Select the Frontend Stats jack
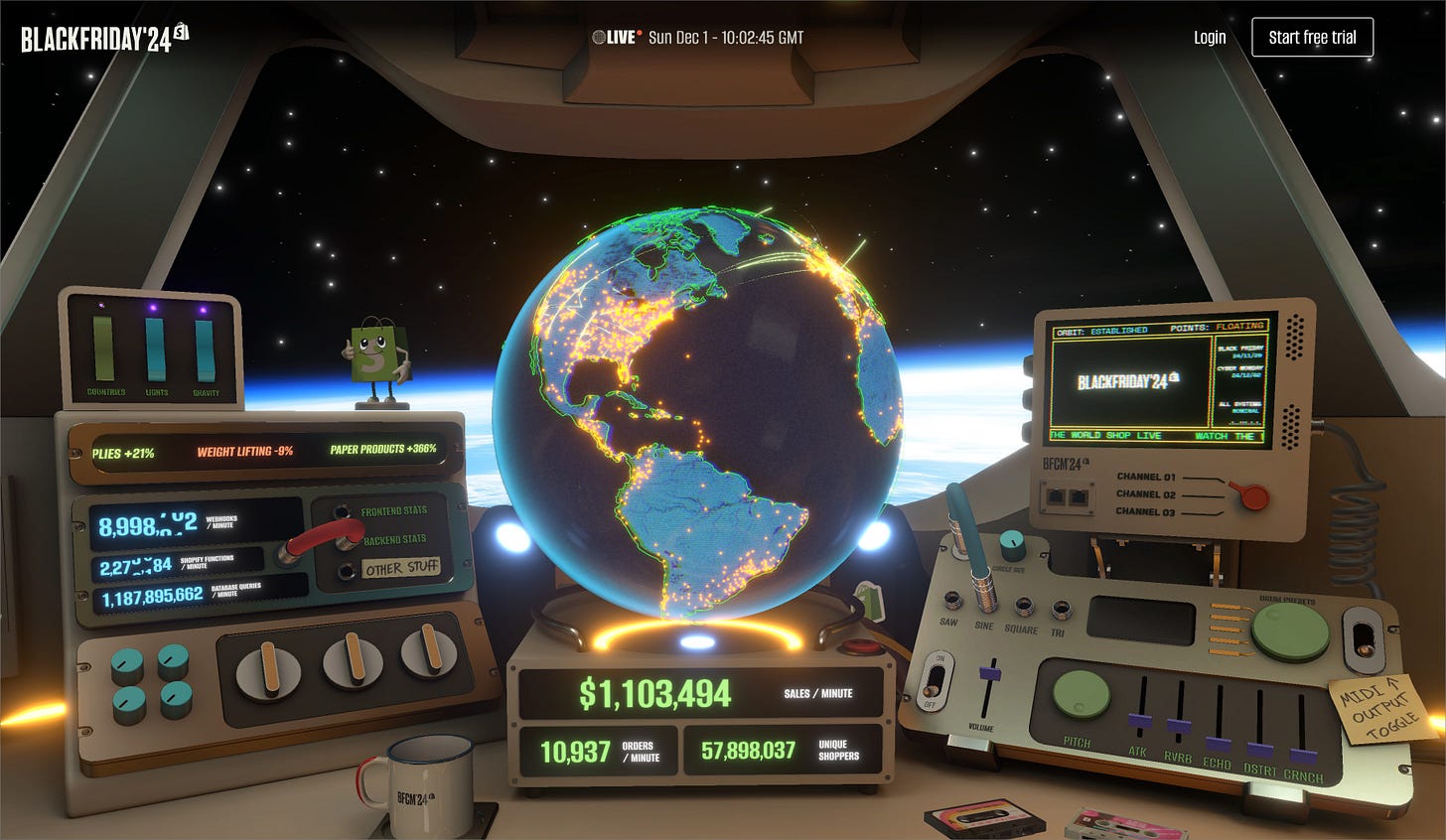 point(347,512)
